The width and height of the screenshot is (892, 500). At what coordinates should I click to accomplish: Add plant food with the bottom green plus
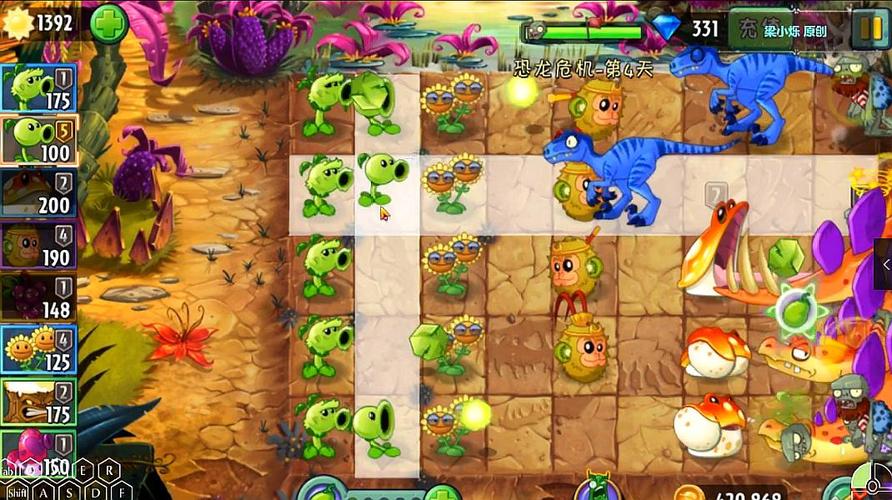click(441, 492)
